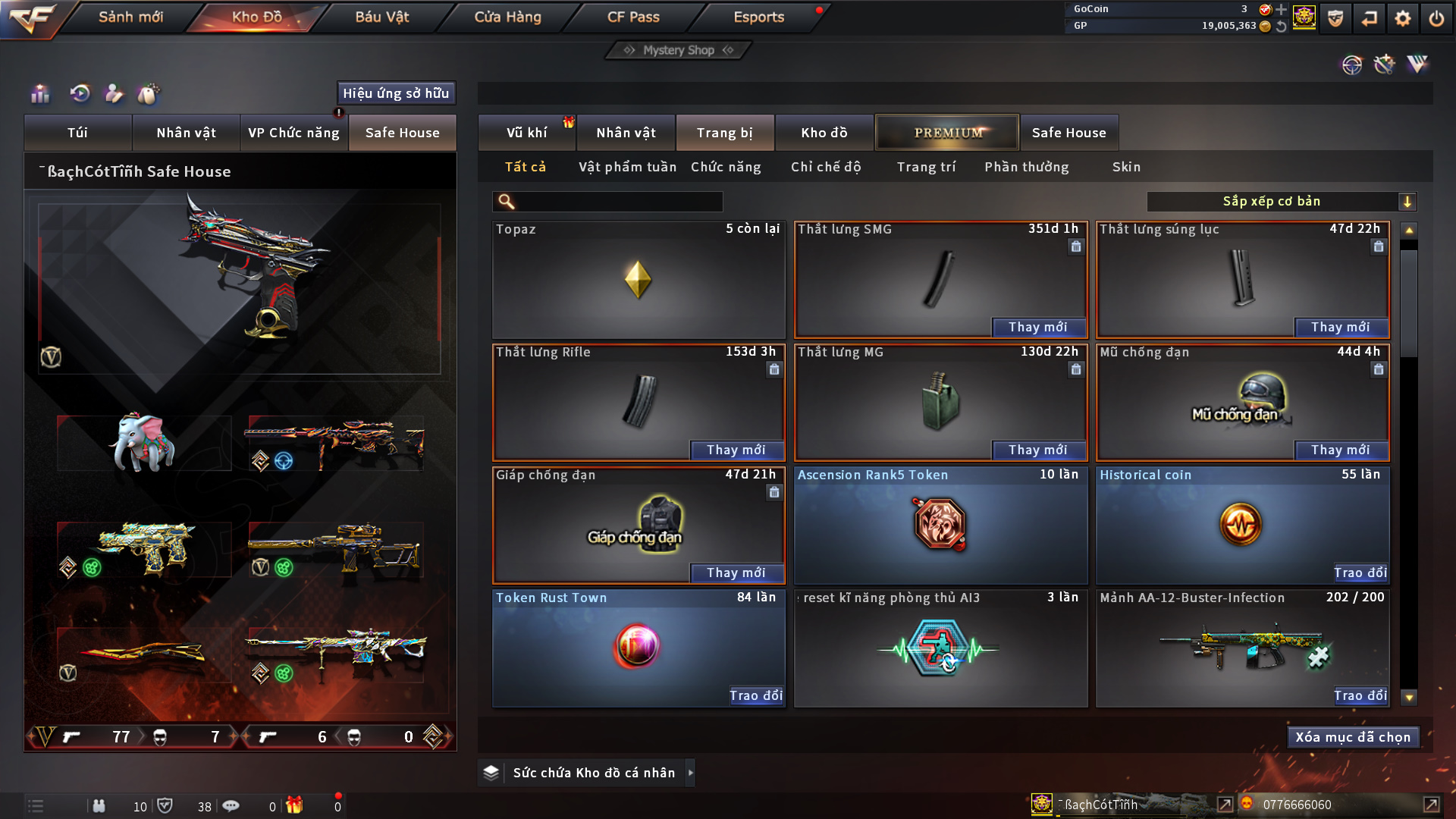Open the Esports menu
Image resolution: width=1456 pixels, height=819 pixels.
(758, 17)
